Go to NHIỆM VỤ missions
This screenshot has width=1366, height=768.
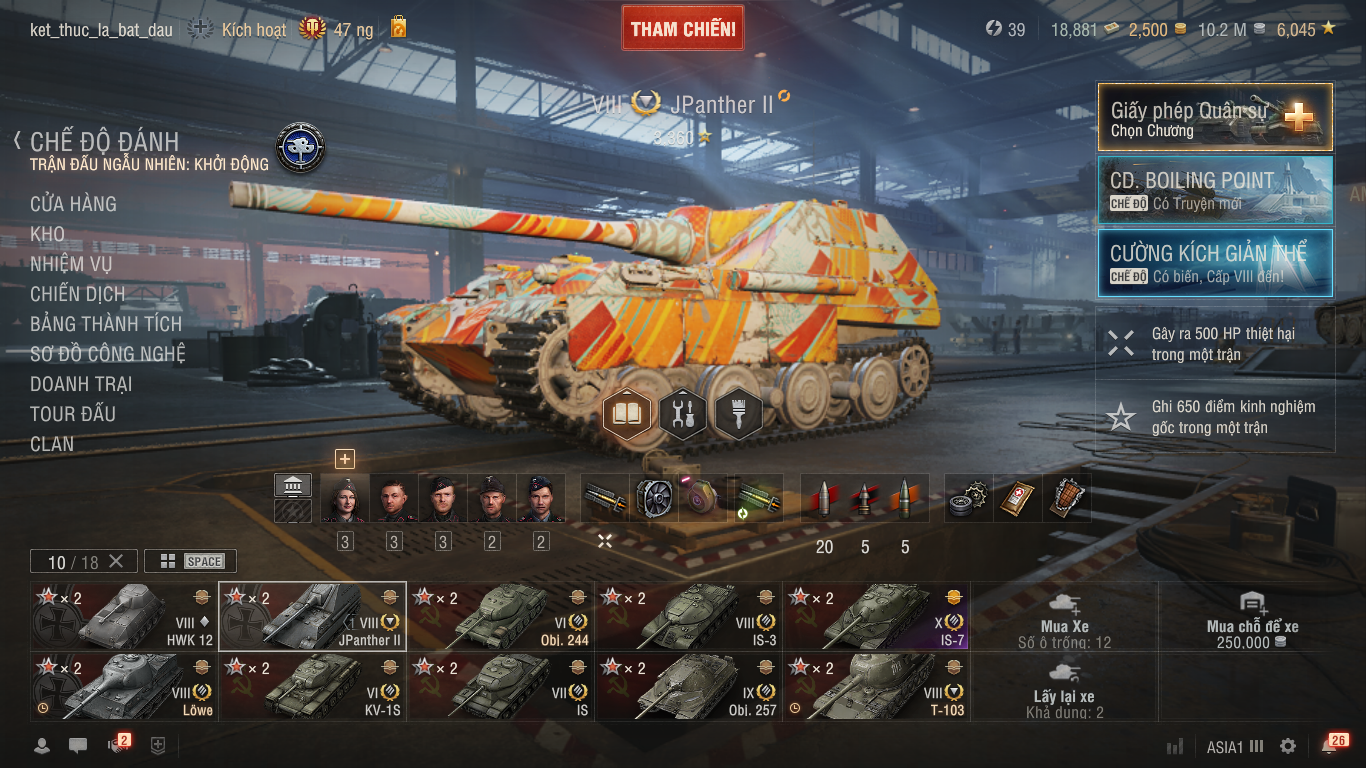[x=71, y=264]
